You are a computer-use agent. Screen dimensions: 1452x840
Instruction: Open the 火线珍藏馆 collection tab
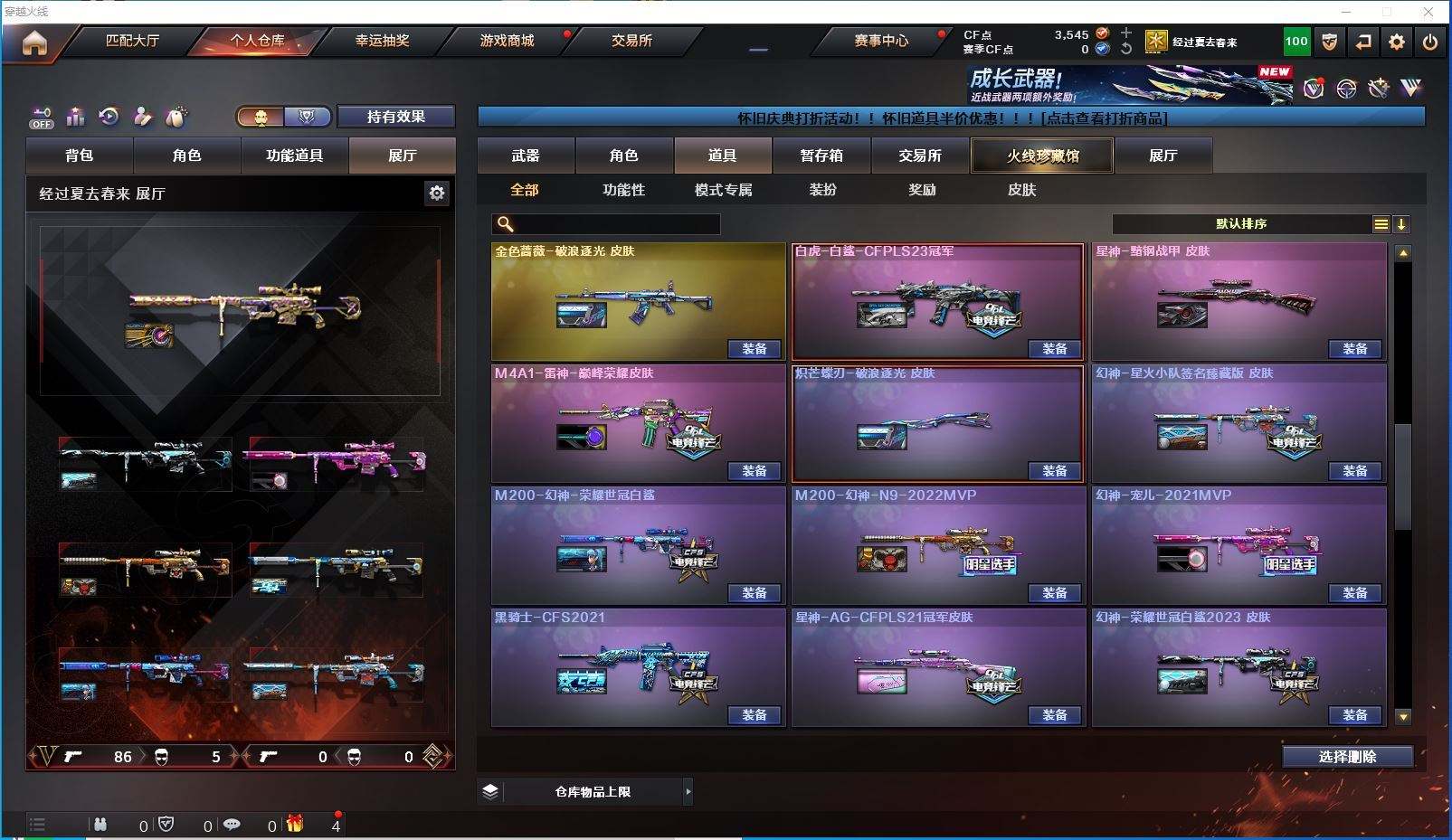click(x=1042, y=156)
